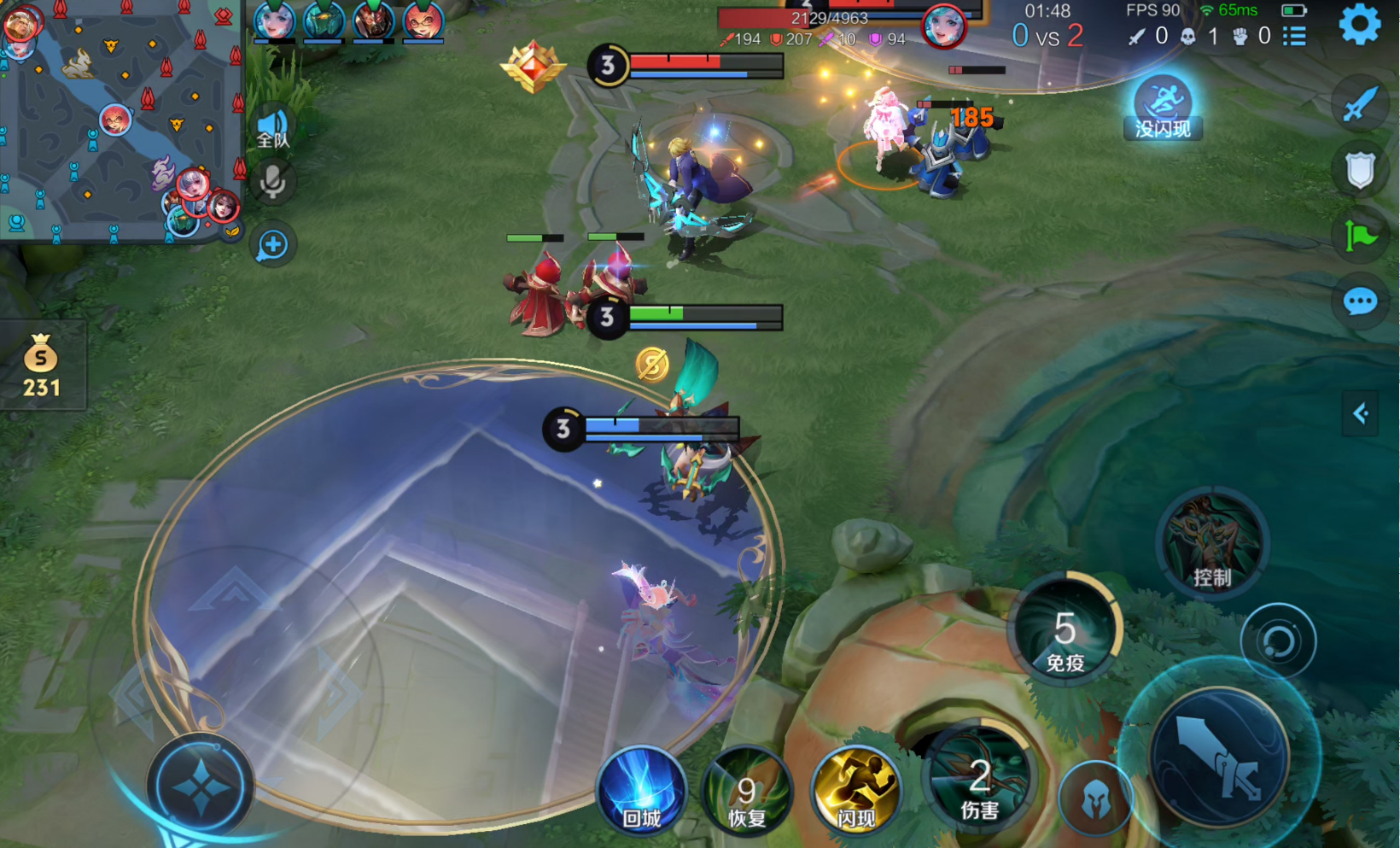The width and height of the screenshot is (1400, 848).
Task: Activate the immunity (免疫) skill
Action: tap(1065, 630)
